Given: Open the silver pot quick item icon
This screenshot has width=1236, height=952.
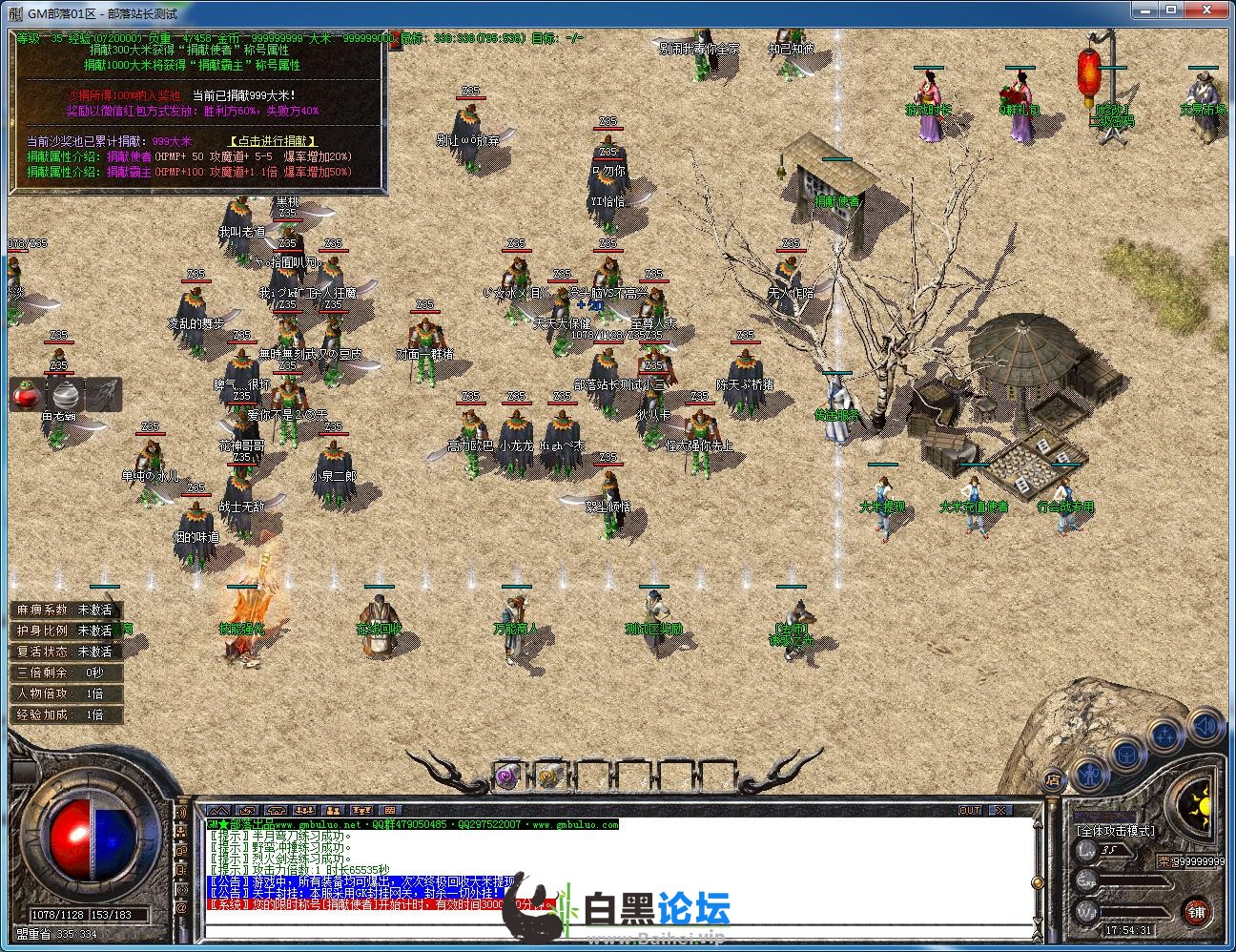Looking at the screenshot, I should pos(66,394).
